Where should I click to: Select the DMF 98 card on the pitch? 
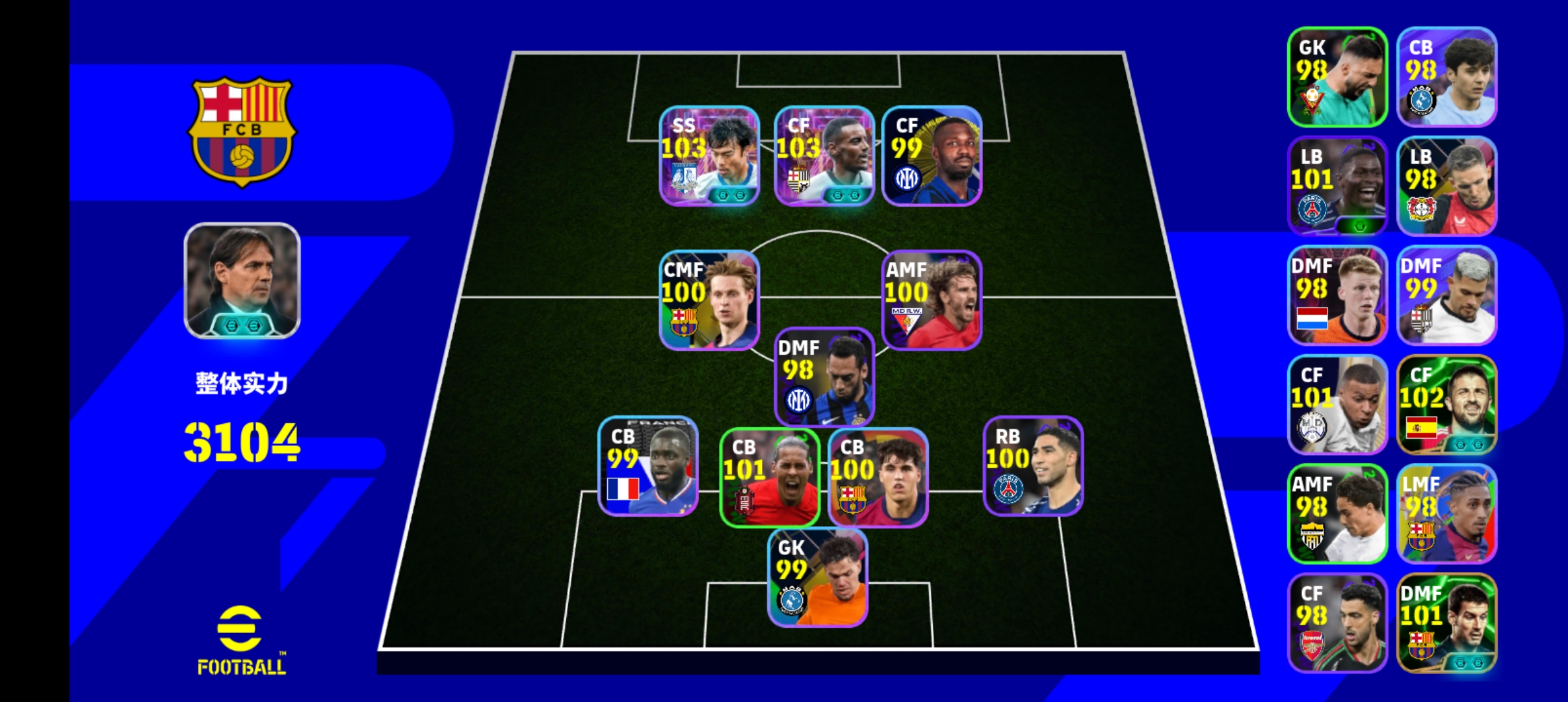pyautogui.click(x=824, y=377)
